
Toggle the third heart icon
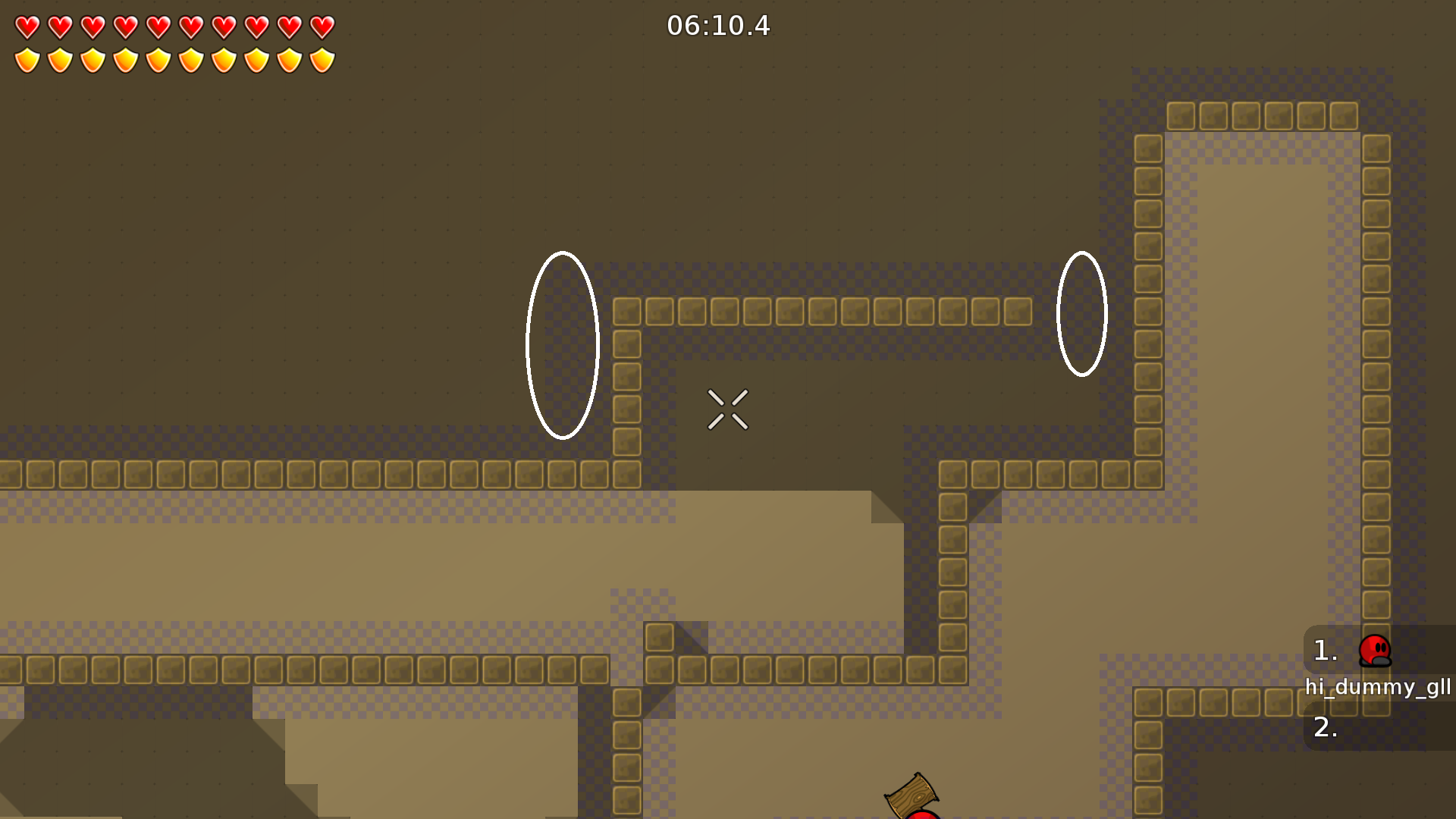[x=92, y=27]
